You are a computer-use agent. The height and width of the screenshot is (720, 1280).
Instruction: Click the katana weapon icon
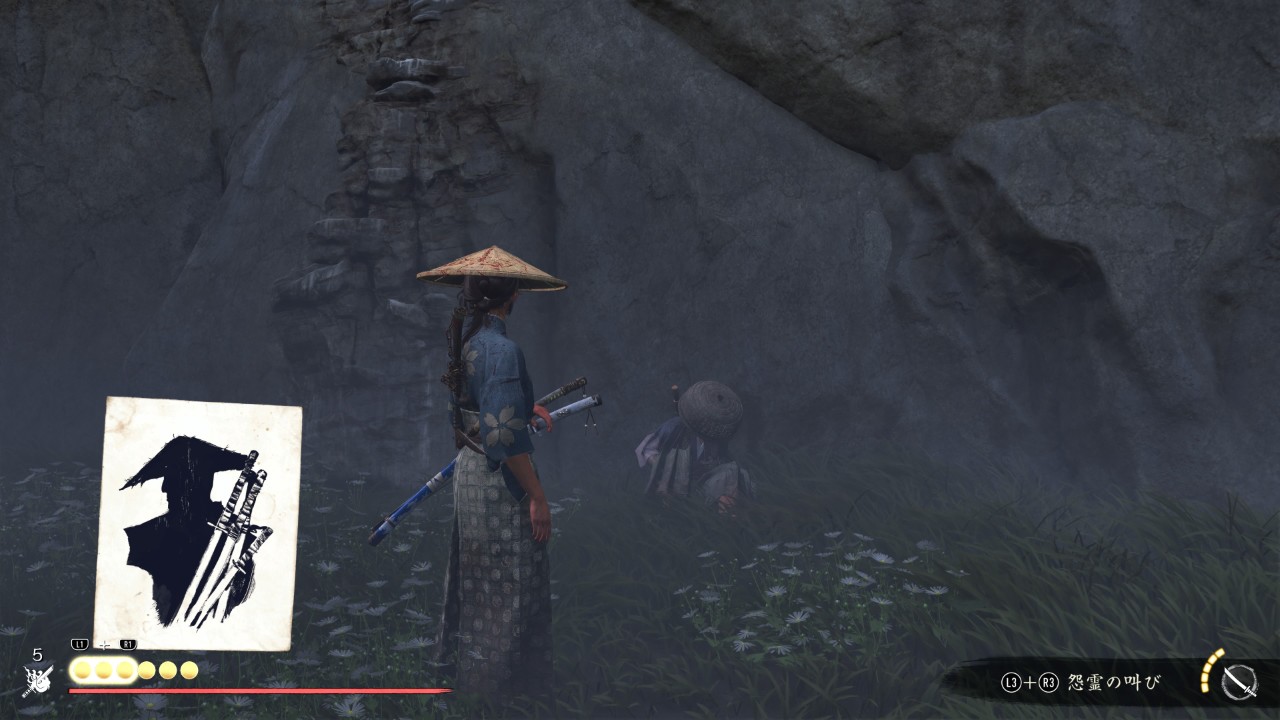pos(1240,682)
